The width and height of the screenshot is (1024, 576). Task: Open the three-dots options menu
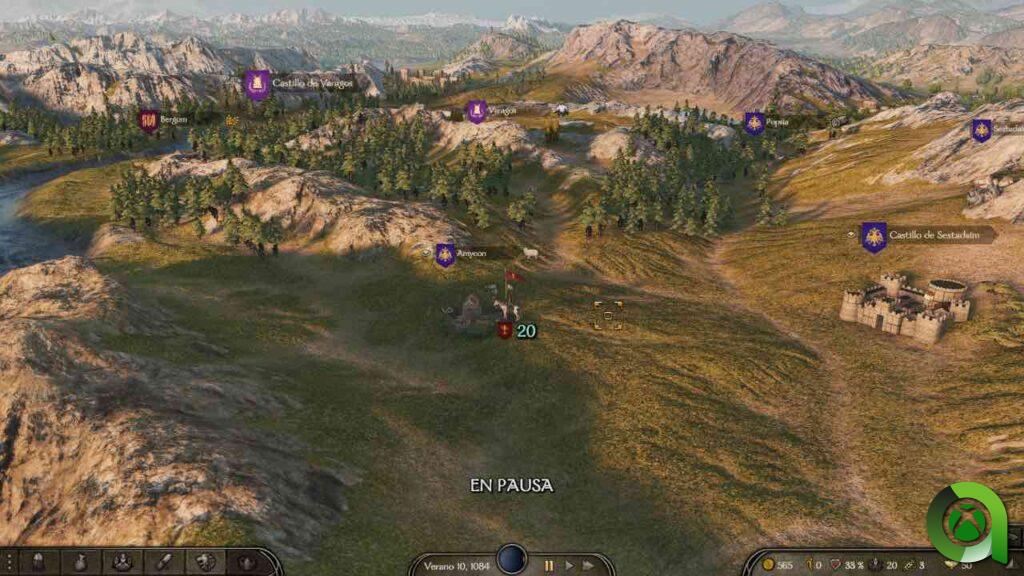(9, 562)
